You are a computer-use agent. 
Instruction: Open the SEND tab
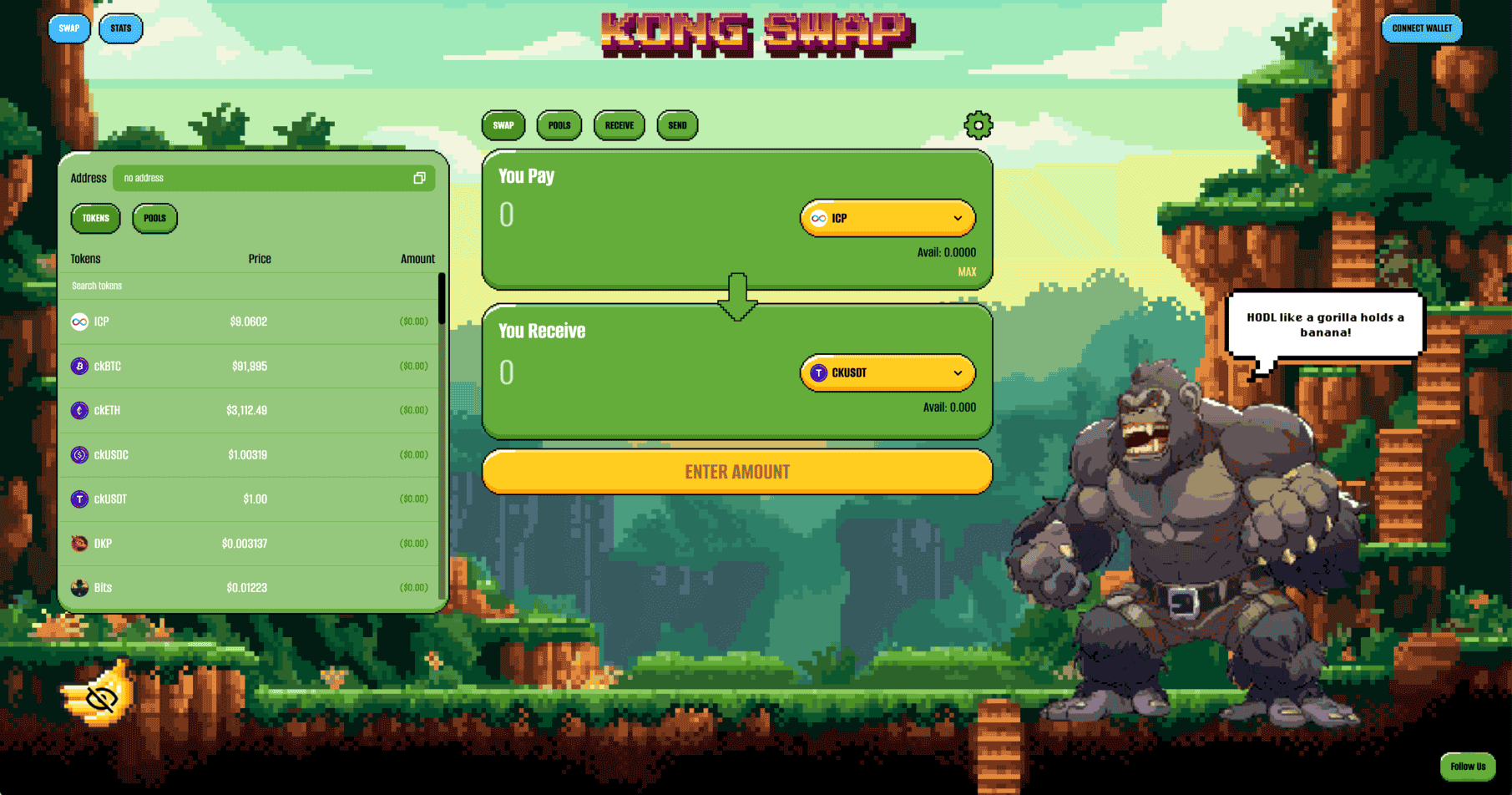click(x=676, y=125)
